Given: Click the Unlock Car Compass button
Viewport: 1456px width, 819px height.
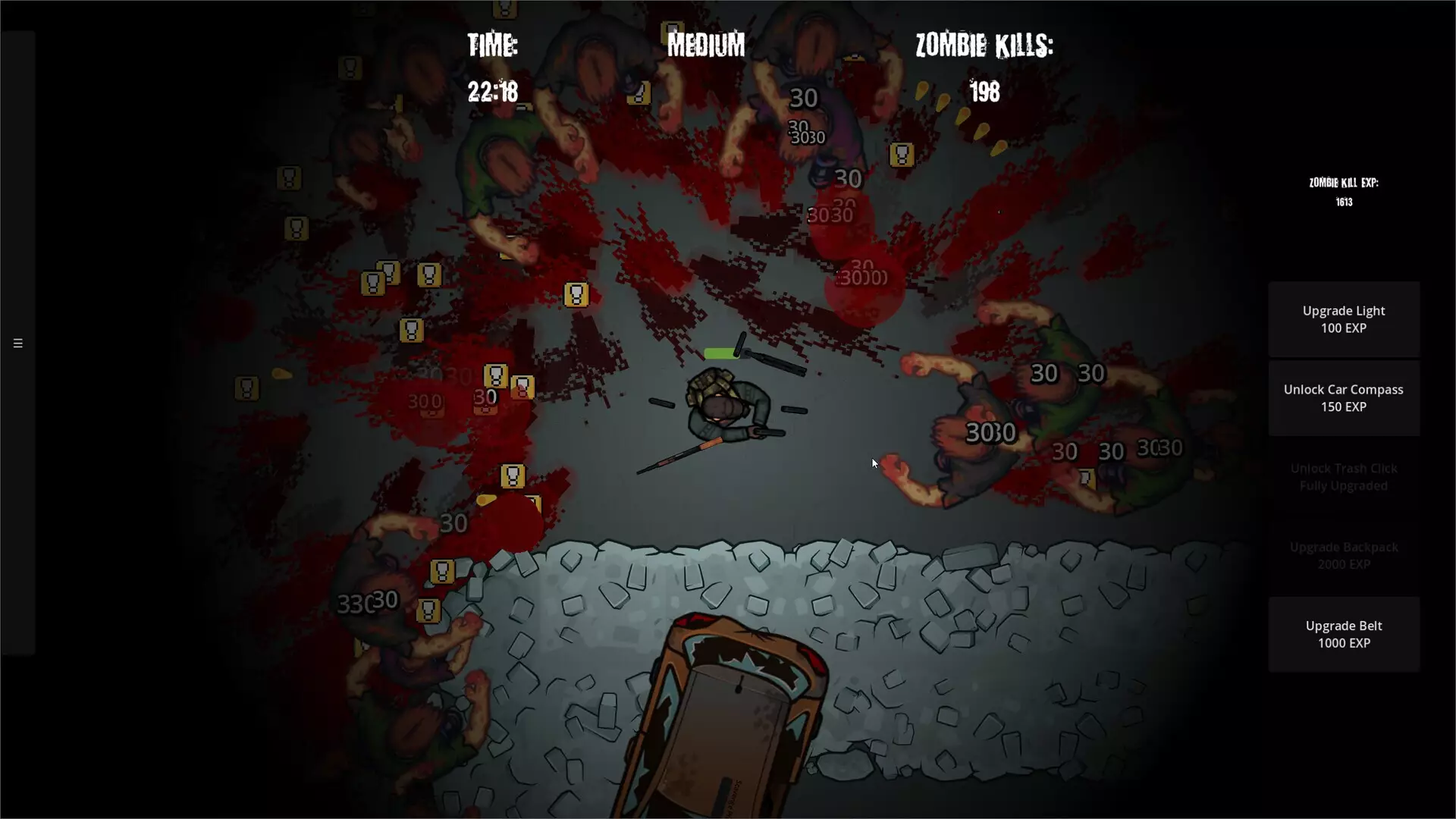Looking at the screenshot, I should coord(1343,398).
